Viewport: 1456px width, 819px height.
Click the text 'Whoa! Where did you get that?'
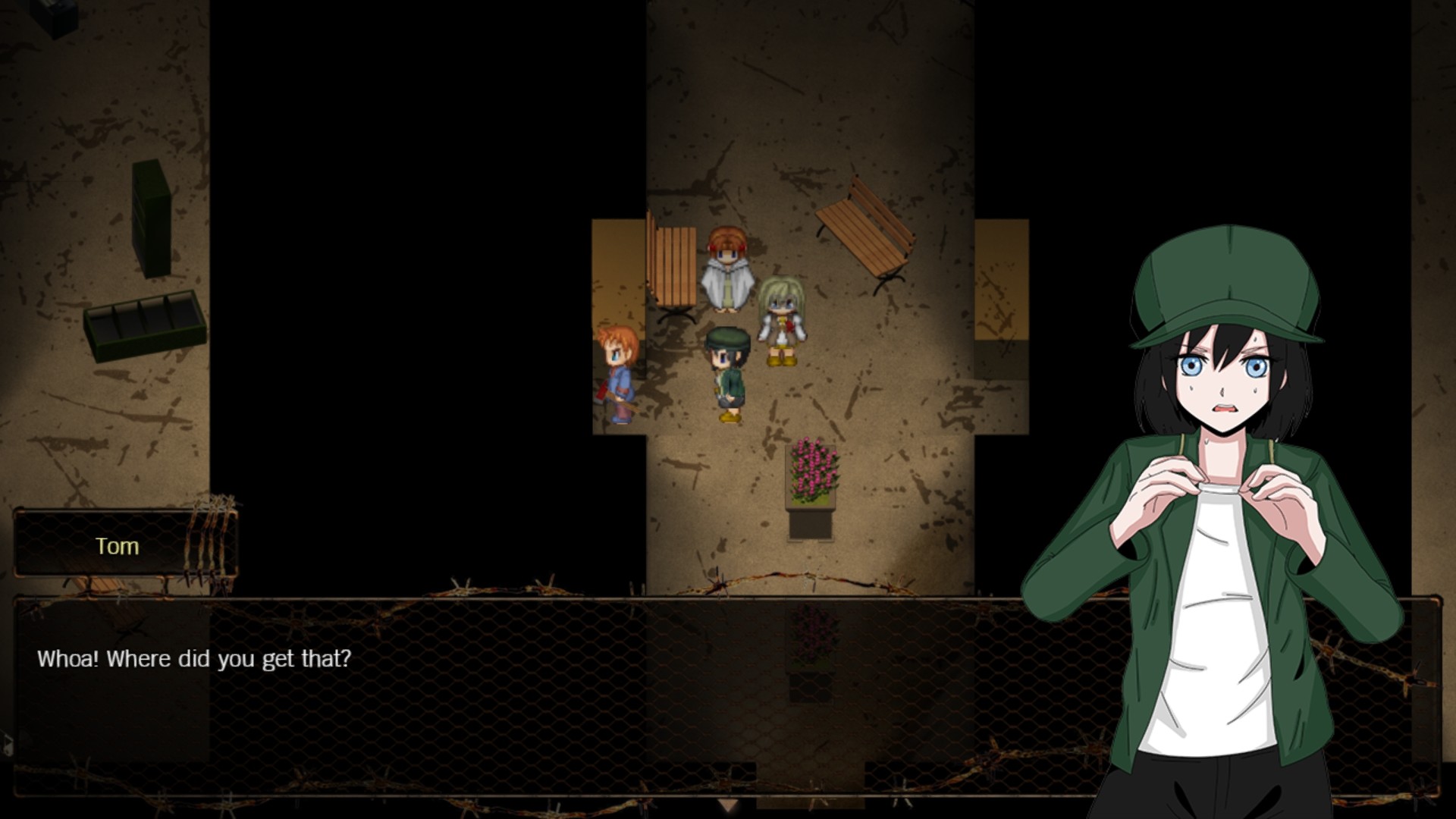tap(193, 659)
